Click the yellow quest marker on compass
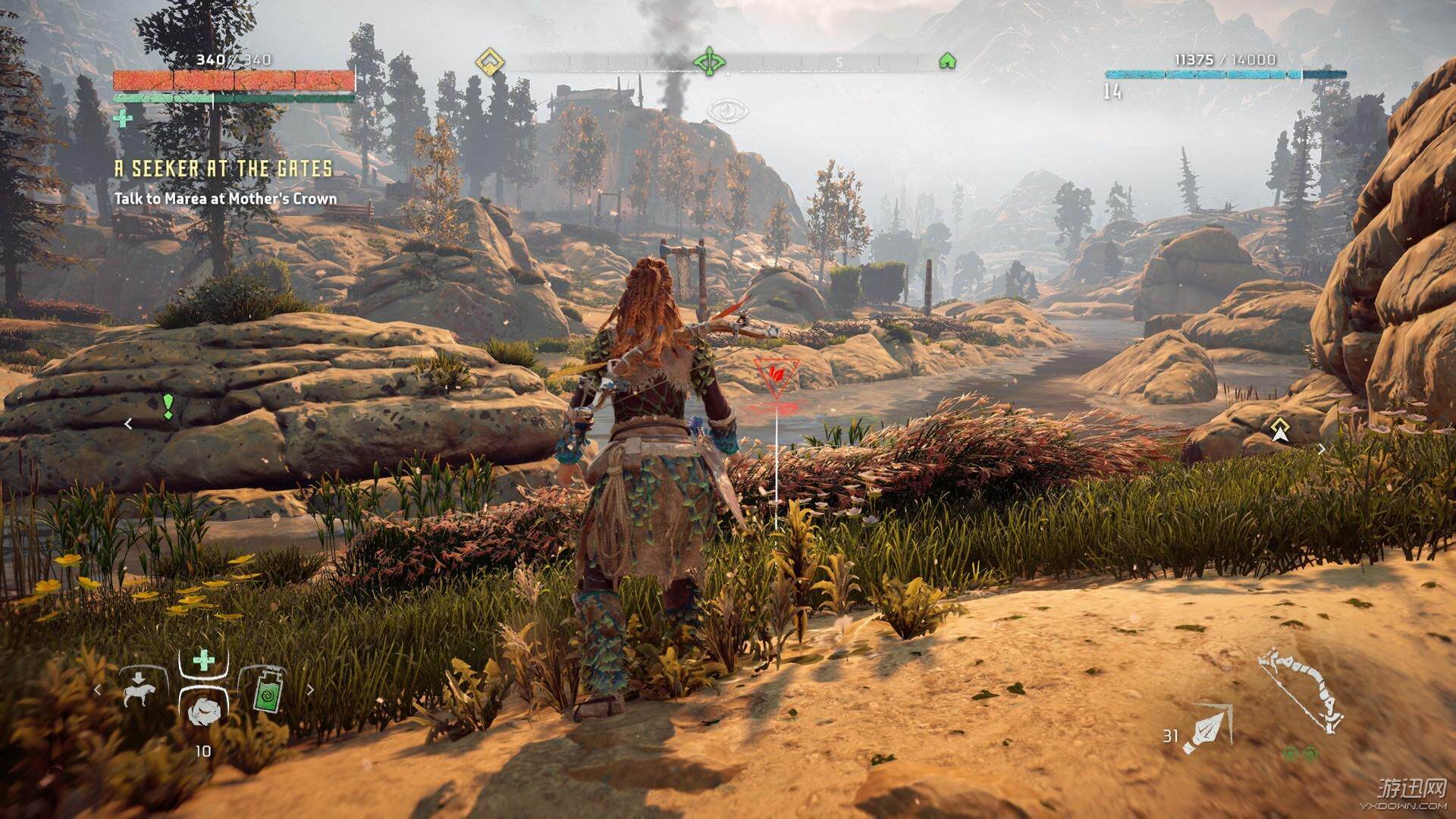Image resolution: width=1456 pixels, height=819 pixels. (490, 61)
